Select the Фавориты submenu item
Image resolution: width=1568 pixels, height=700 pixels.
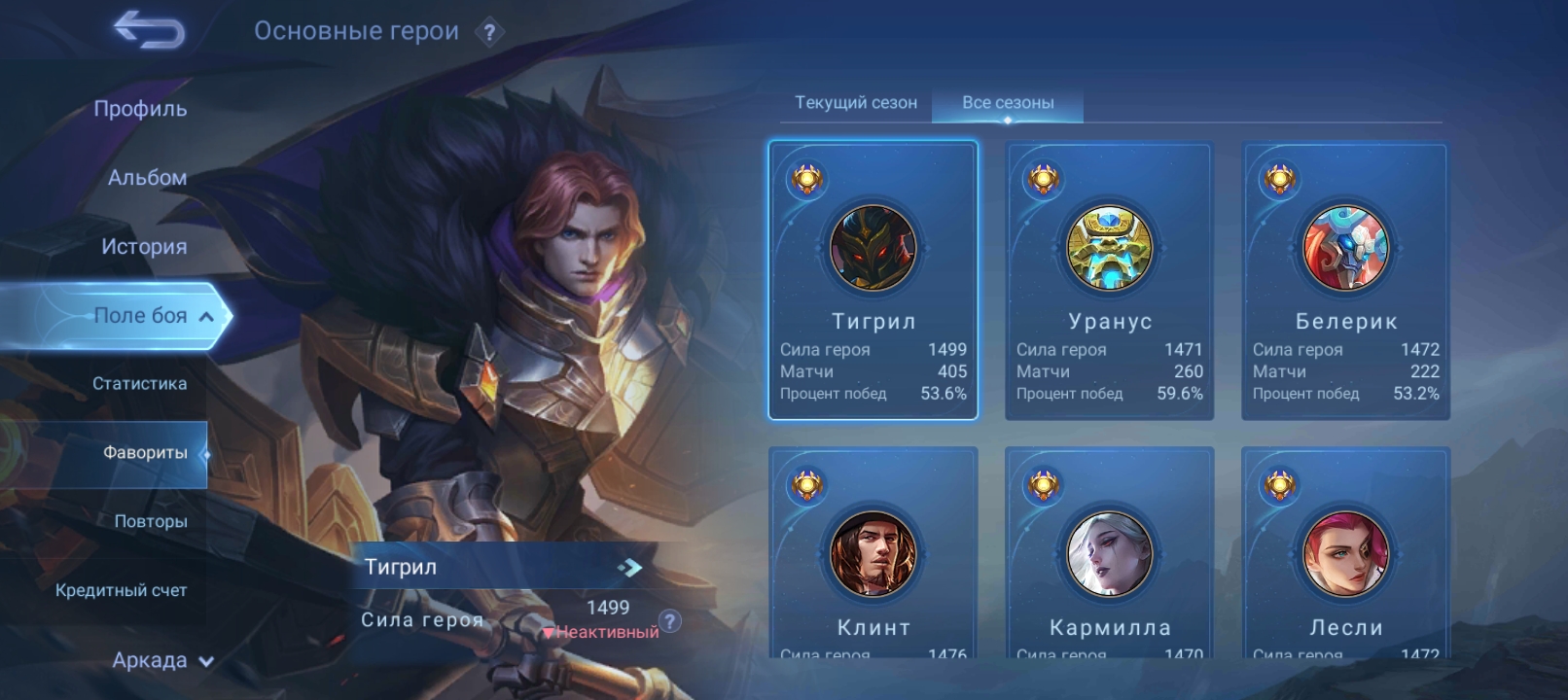click(145, 453)
